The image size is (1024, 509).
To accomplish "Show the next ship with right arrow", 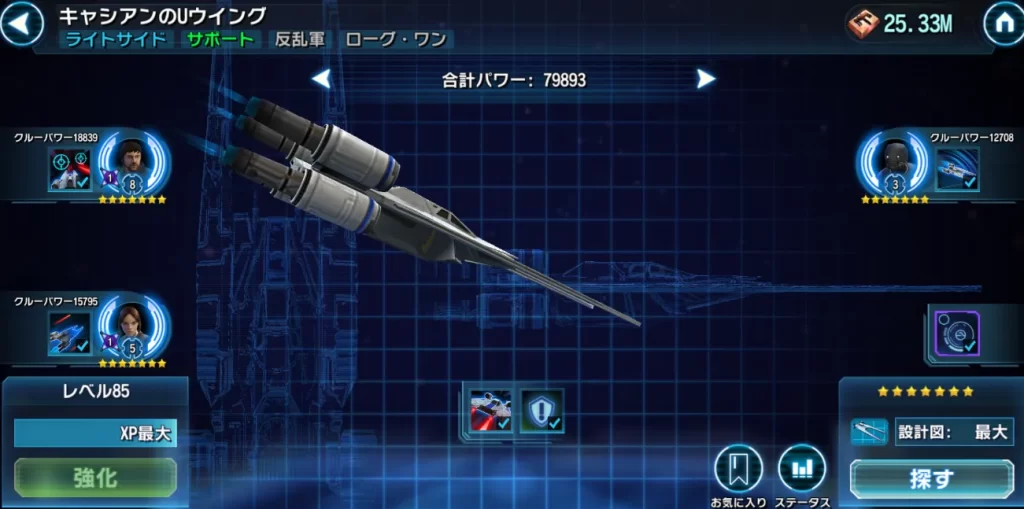I will pyautogui.click(x=706, y=79).
